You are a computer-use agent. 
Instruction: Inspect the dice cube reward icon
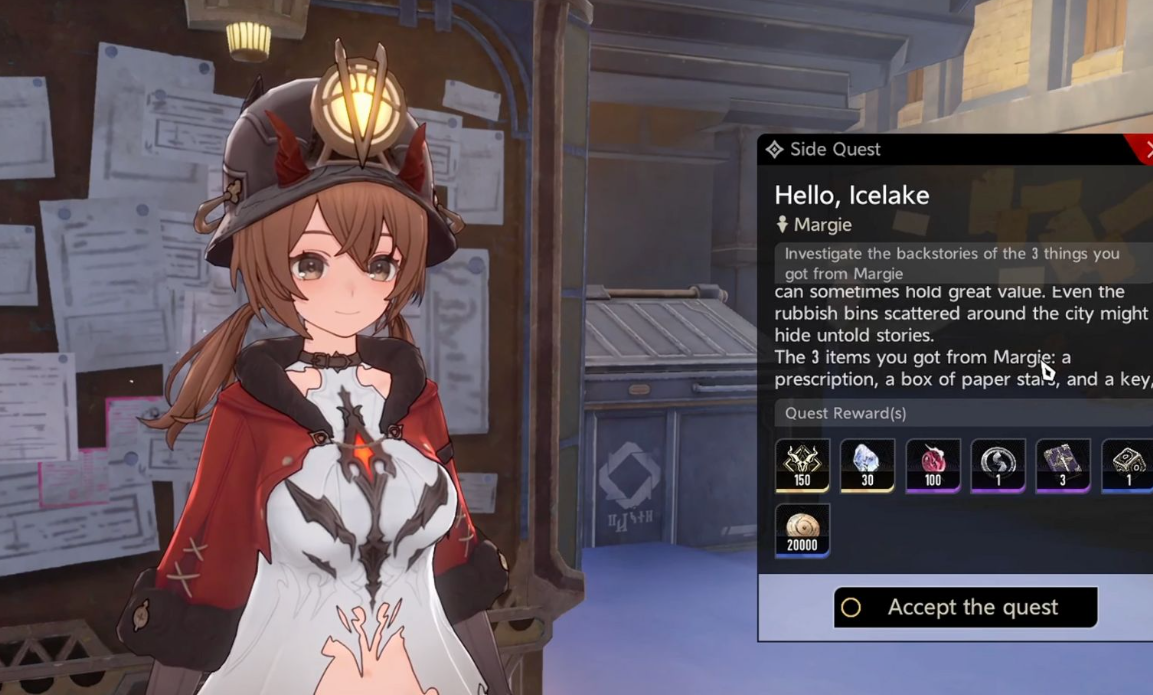coord(1128,465)
